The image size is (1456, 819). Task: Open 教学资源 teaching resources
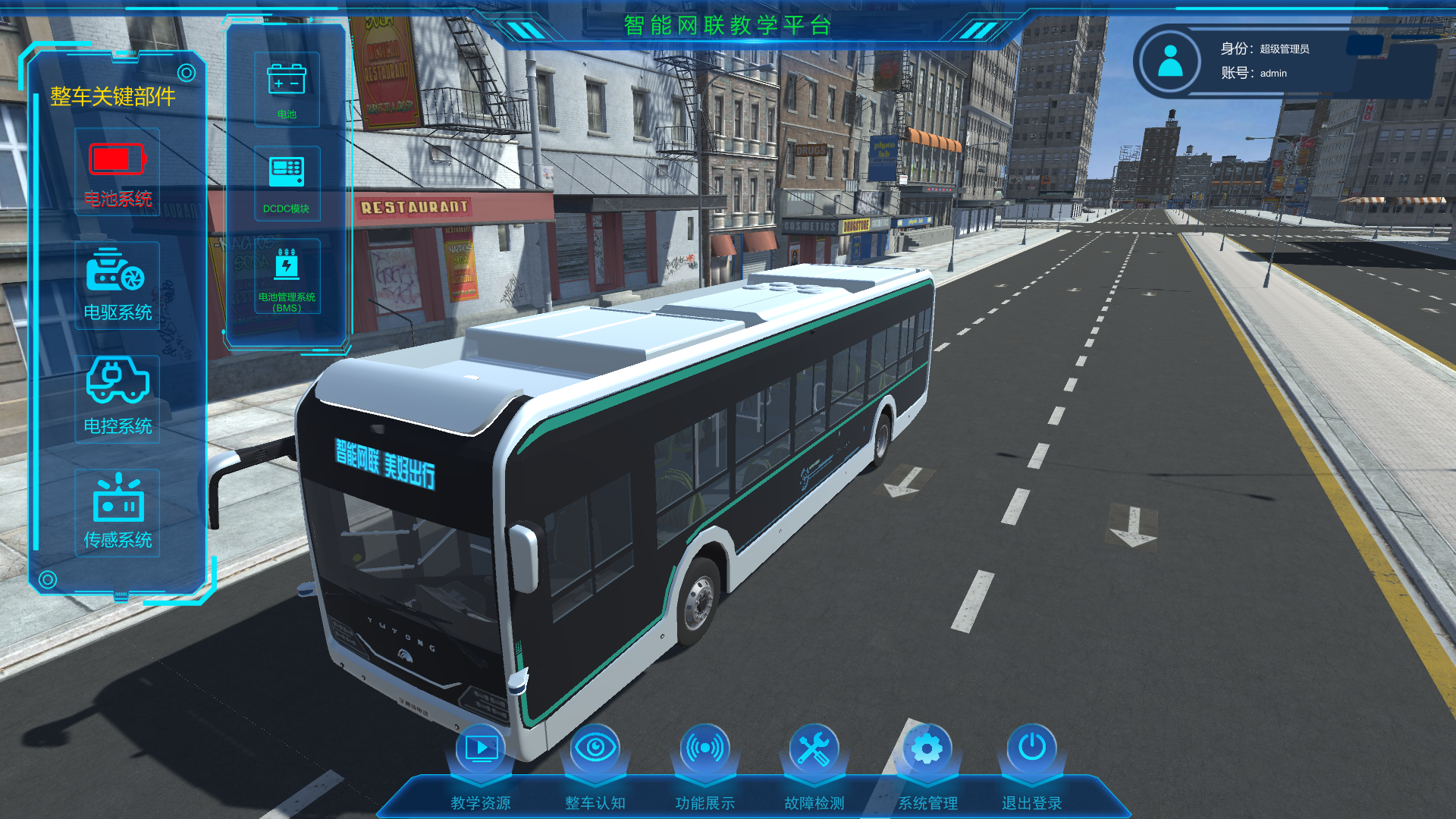(481, 766)
